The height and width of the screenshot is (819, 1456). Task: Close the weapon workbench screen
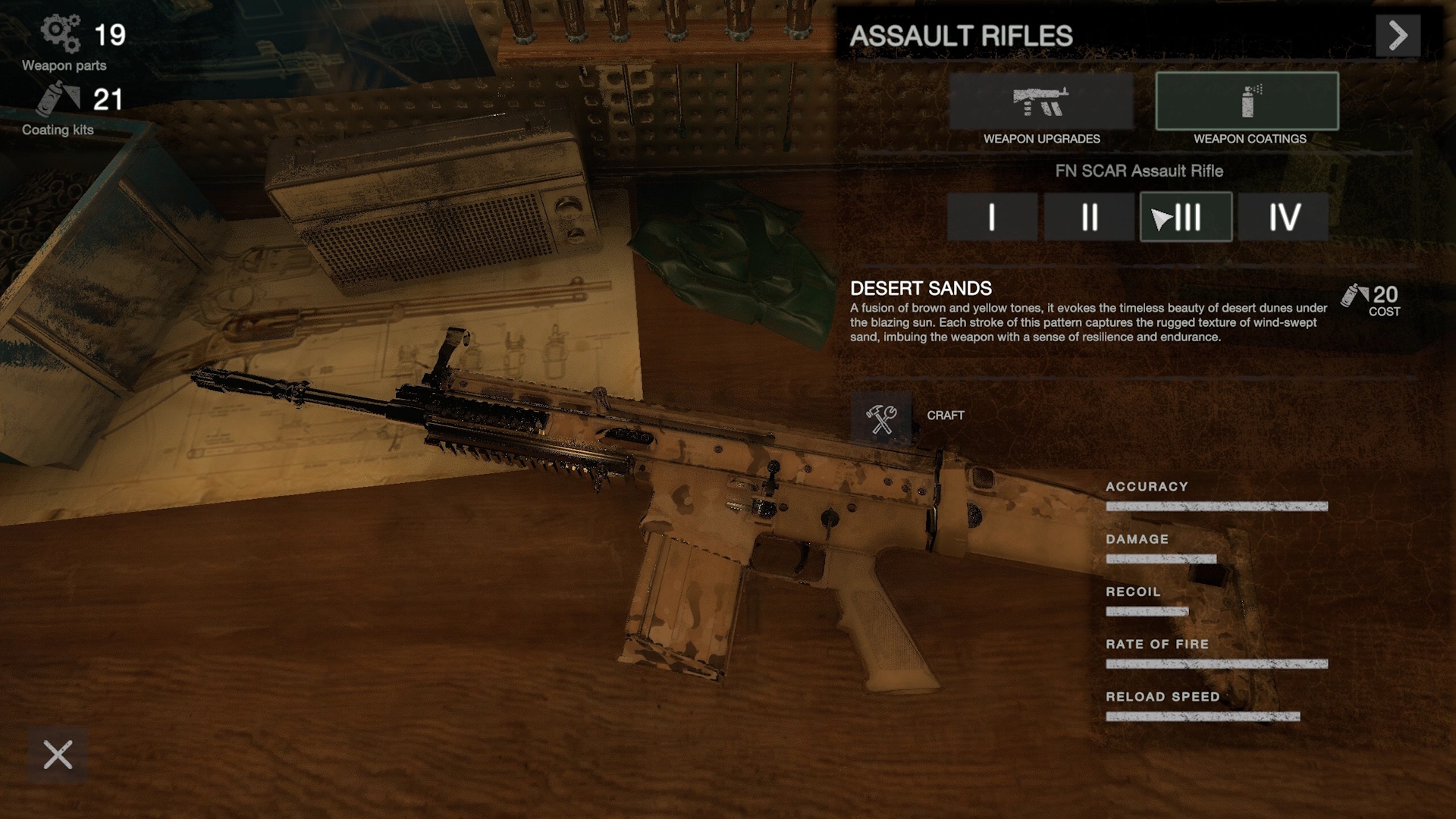click(58, 755)
